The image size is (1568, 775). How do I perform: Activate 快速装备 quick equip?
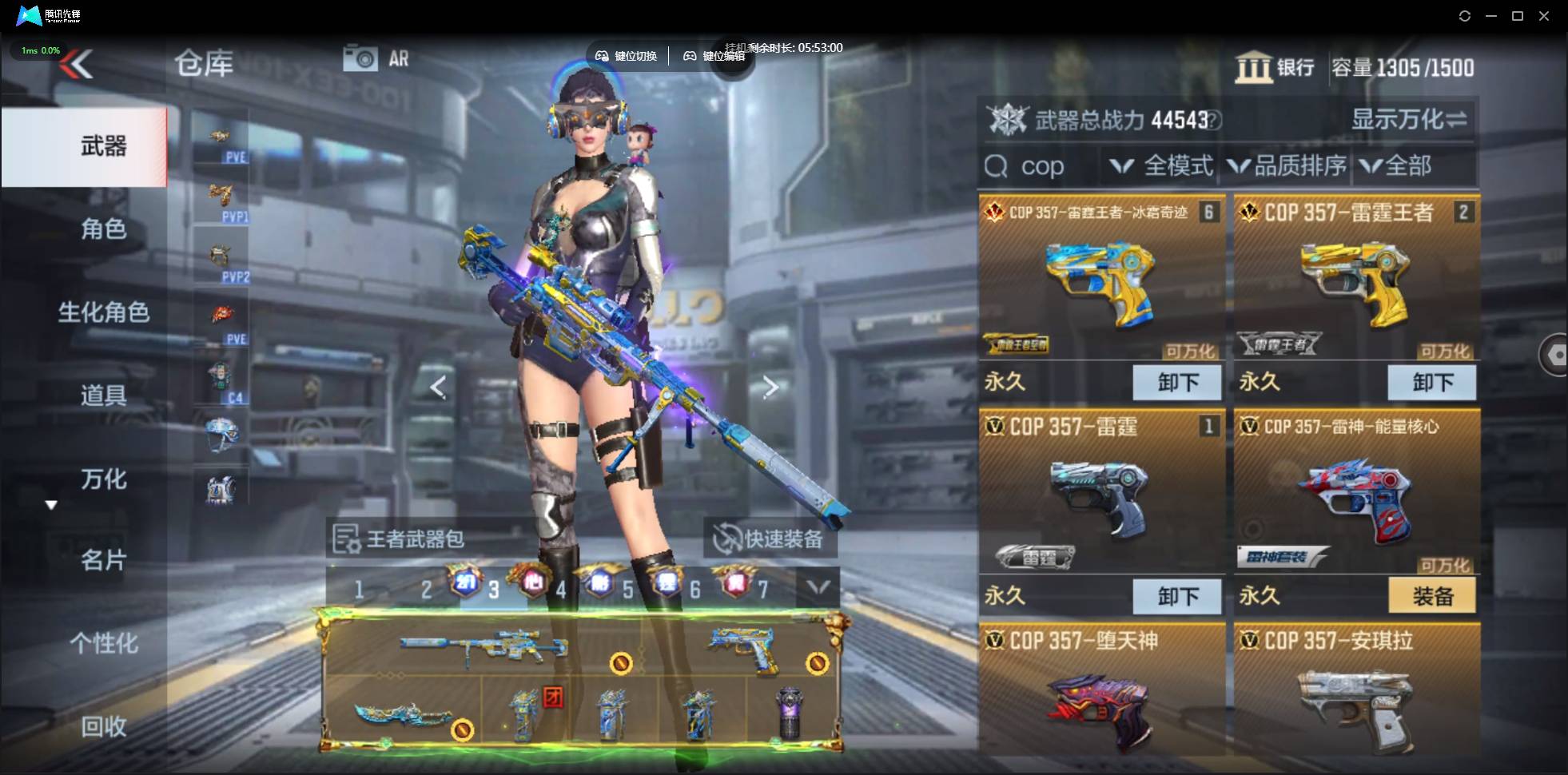tap(769, 539)
